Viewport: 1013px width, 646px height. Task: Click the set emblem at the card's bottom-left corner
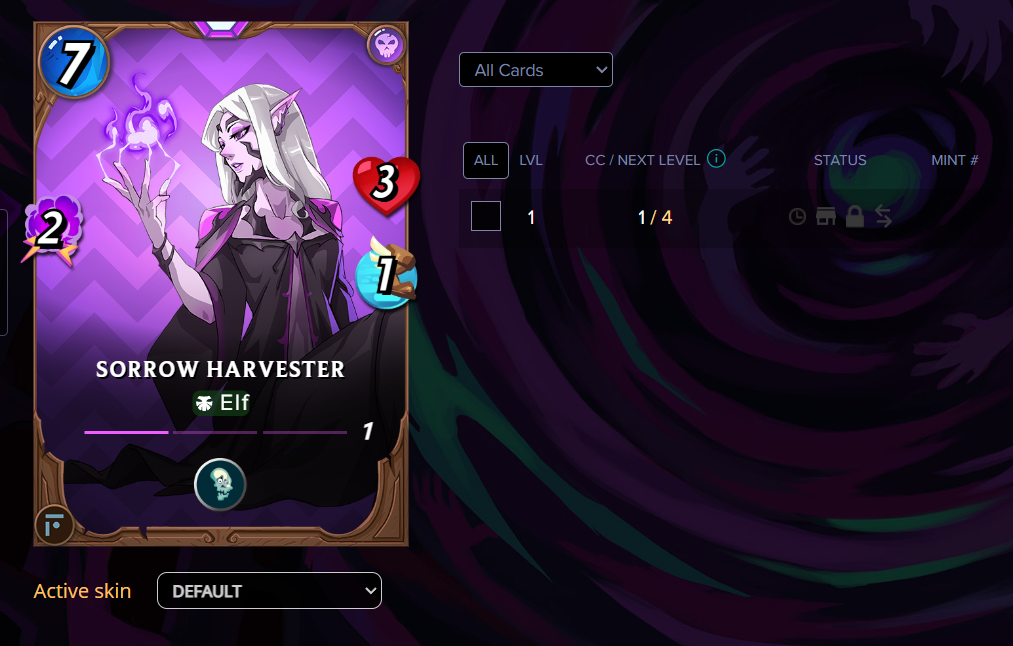point(53,524)
